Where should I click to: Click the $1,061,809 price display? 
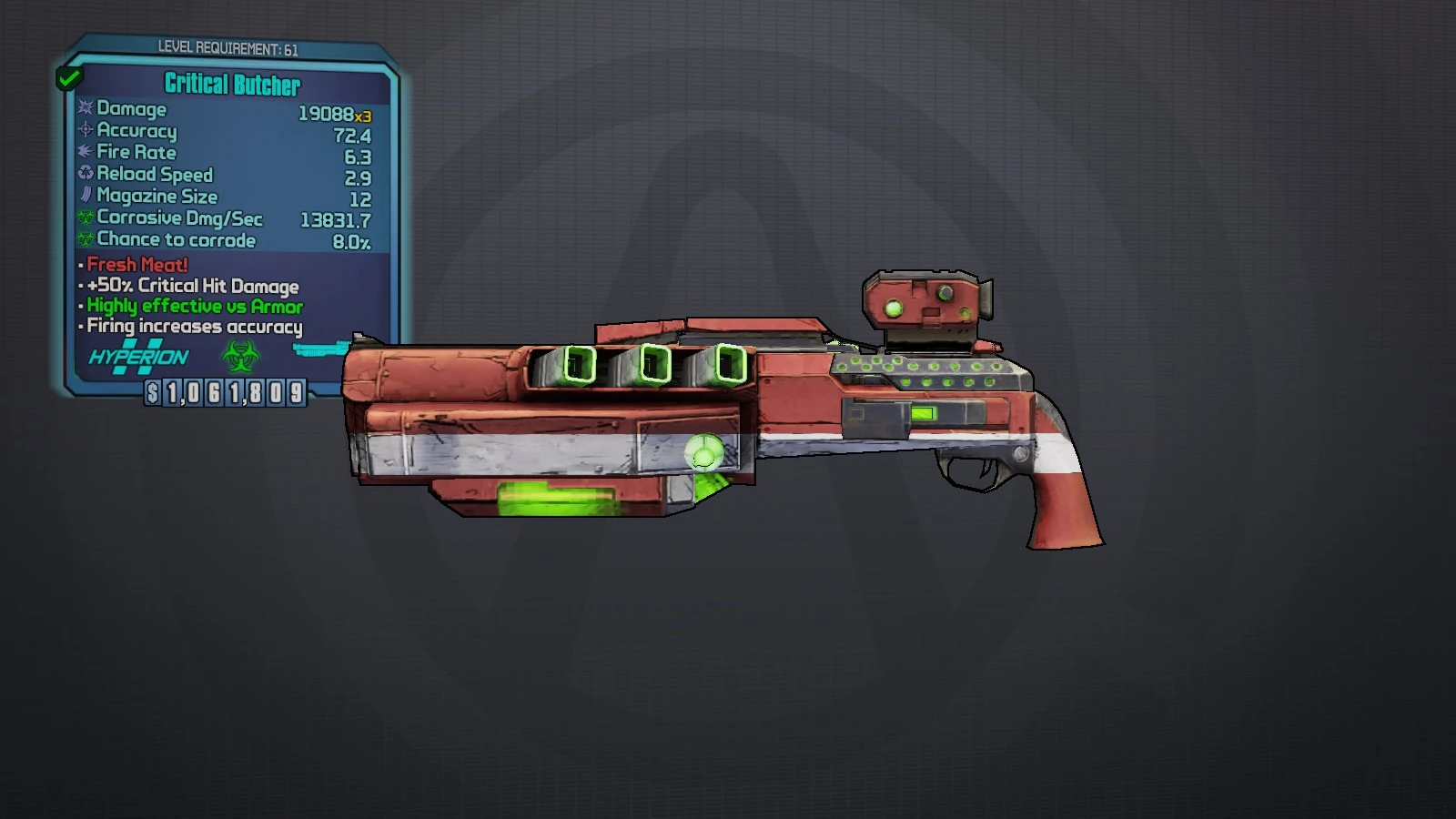tap(224, 395)
